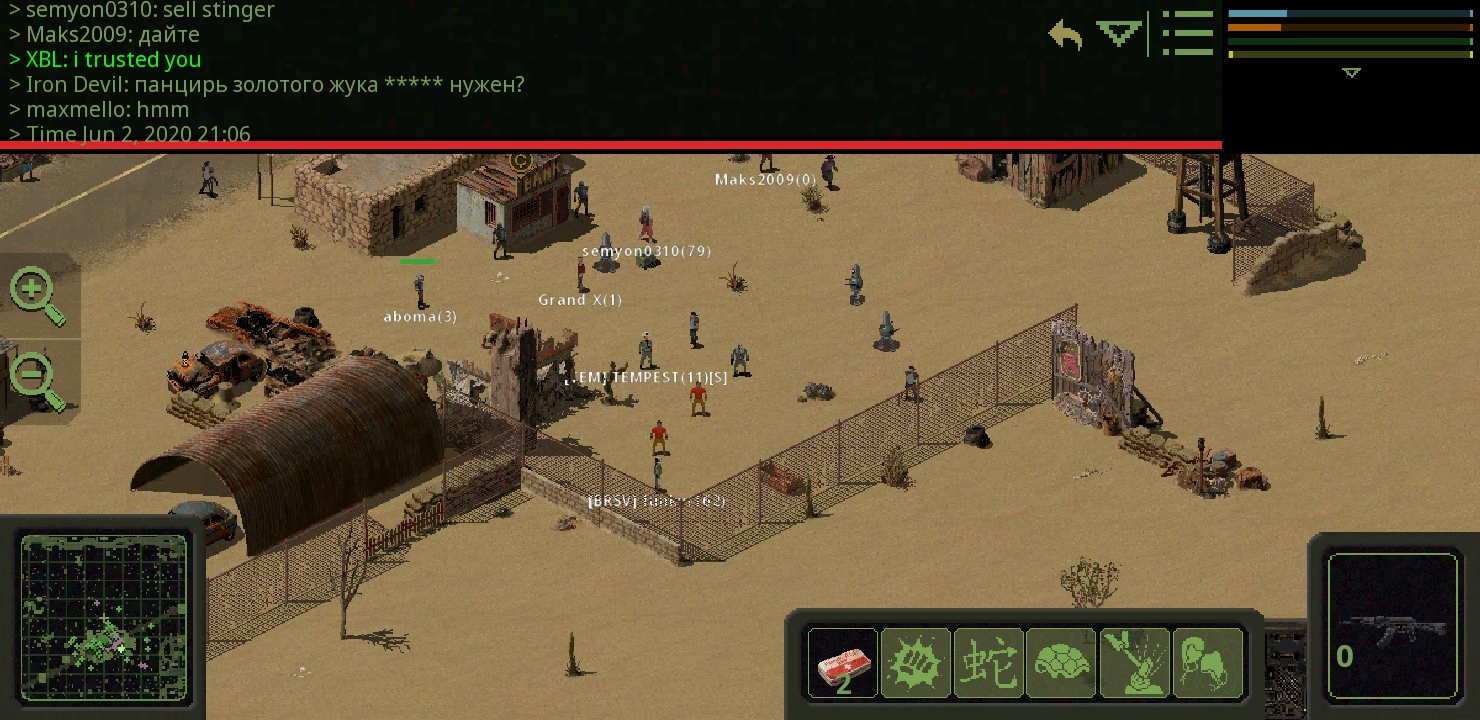Activate the turtle defense skill icon
The image size is (1480, 720).
click(1062, 663)
